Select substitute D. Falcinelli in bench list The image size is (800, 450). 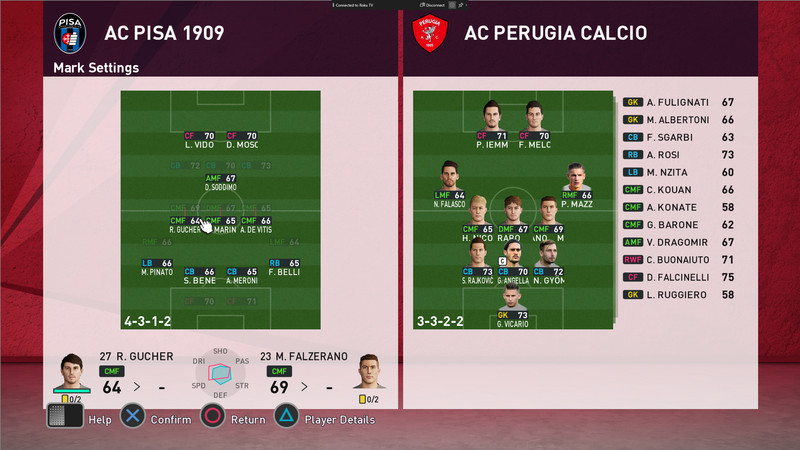[680, 275]
